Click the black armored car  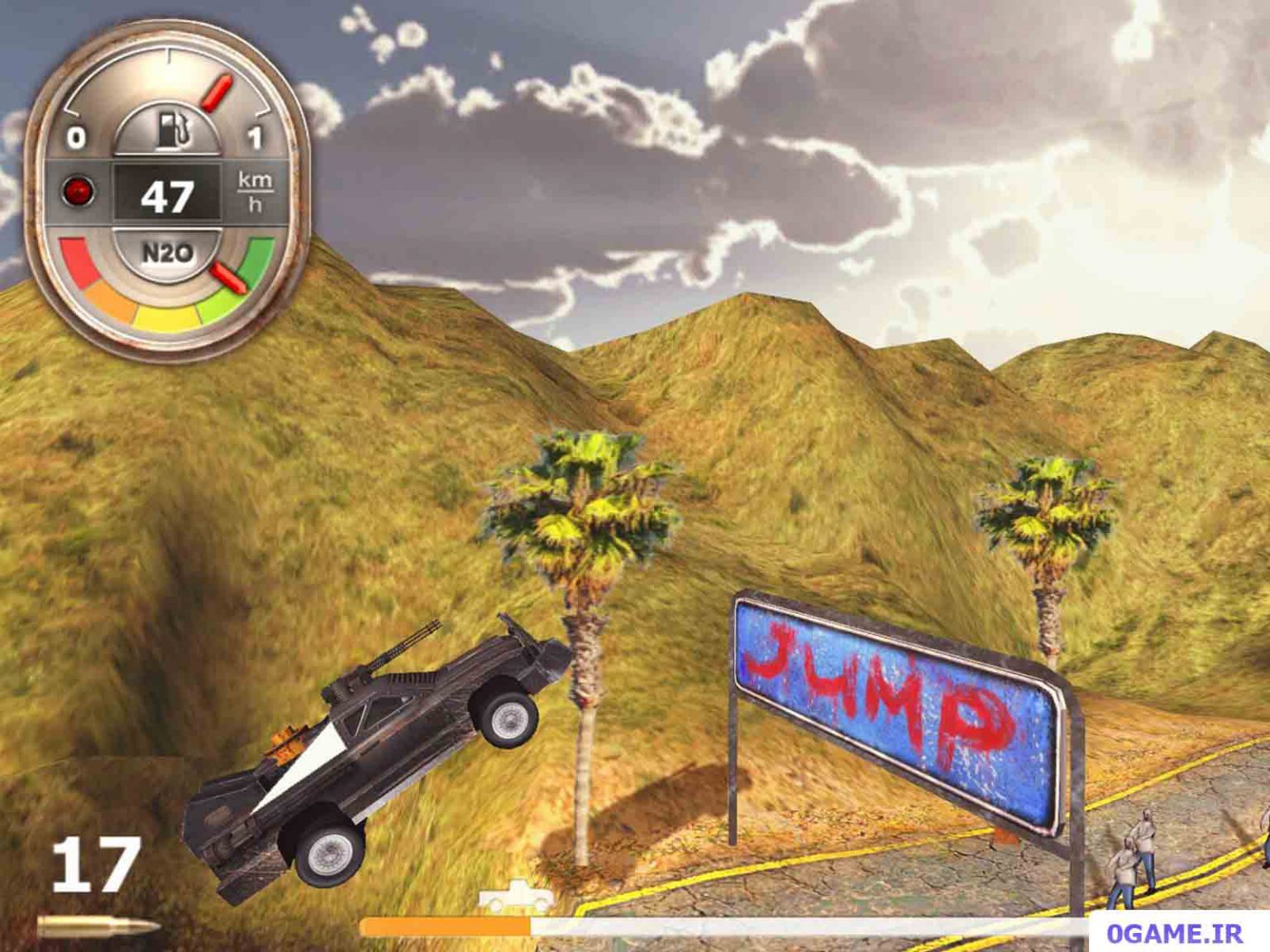pyautogui.click(x=380, y=752)
